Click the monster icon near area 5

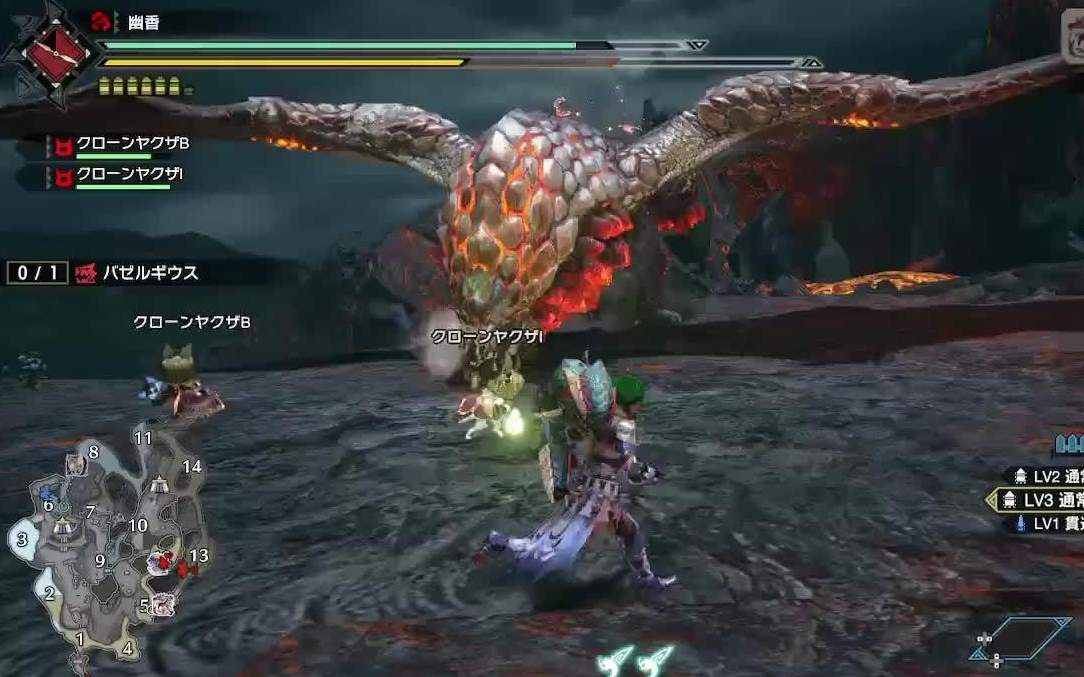click(x=164, y=604)
